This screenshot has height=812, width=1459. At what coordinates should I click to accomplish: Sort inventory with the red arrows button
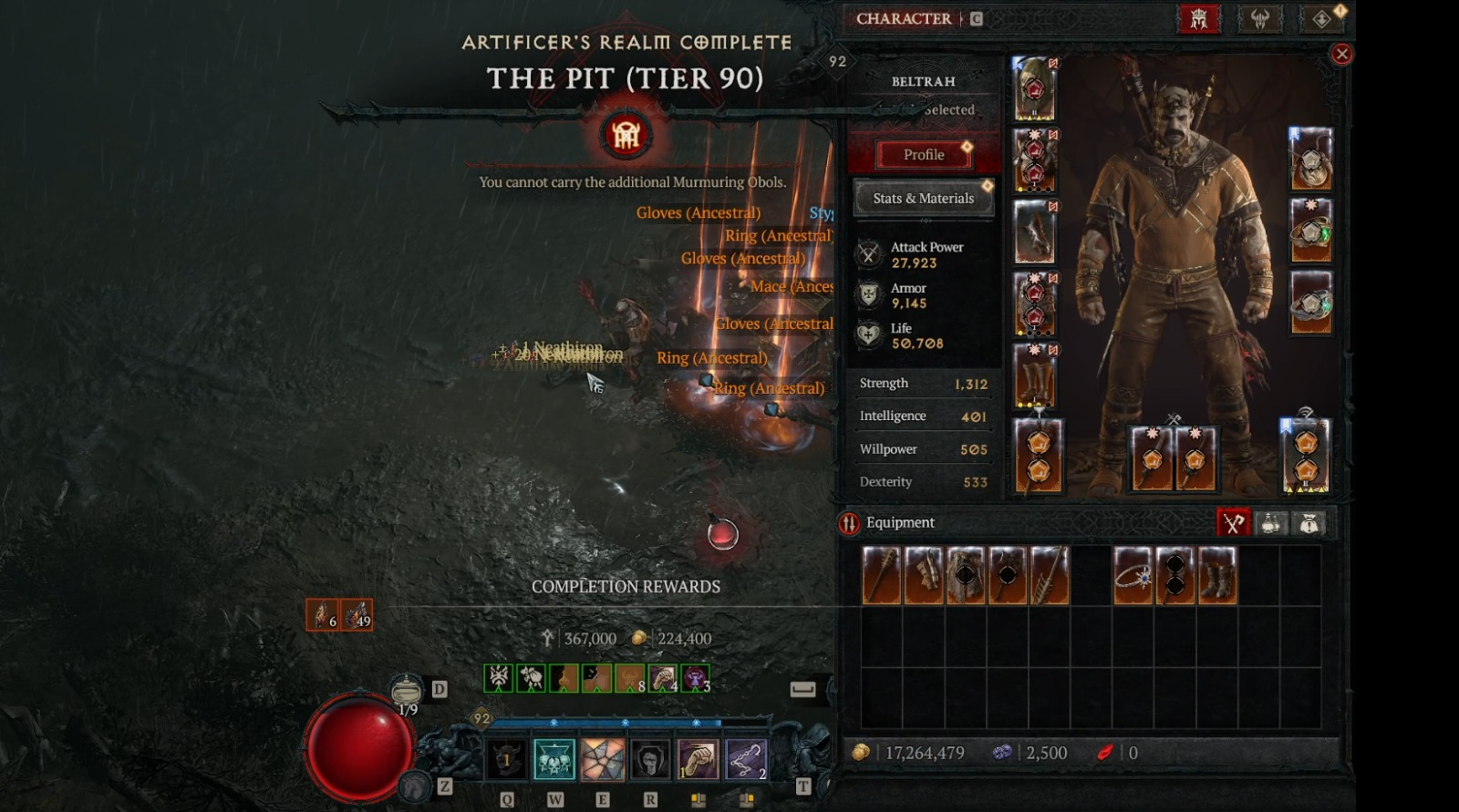click(x=849, y=523)
